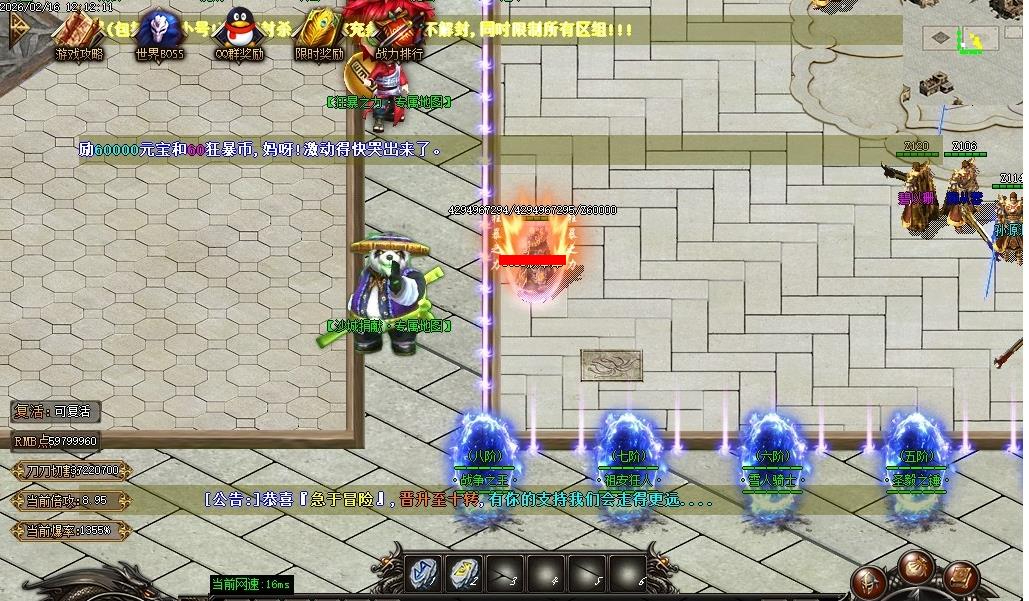
Task: Open the book button in the round menu
Action: pyautogui.click(x=960, y=577)
